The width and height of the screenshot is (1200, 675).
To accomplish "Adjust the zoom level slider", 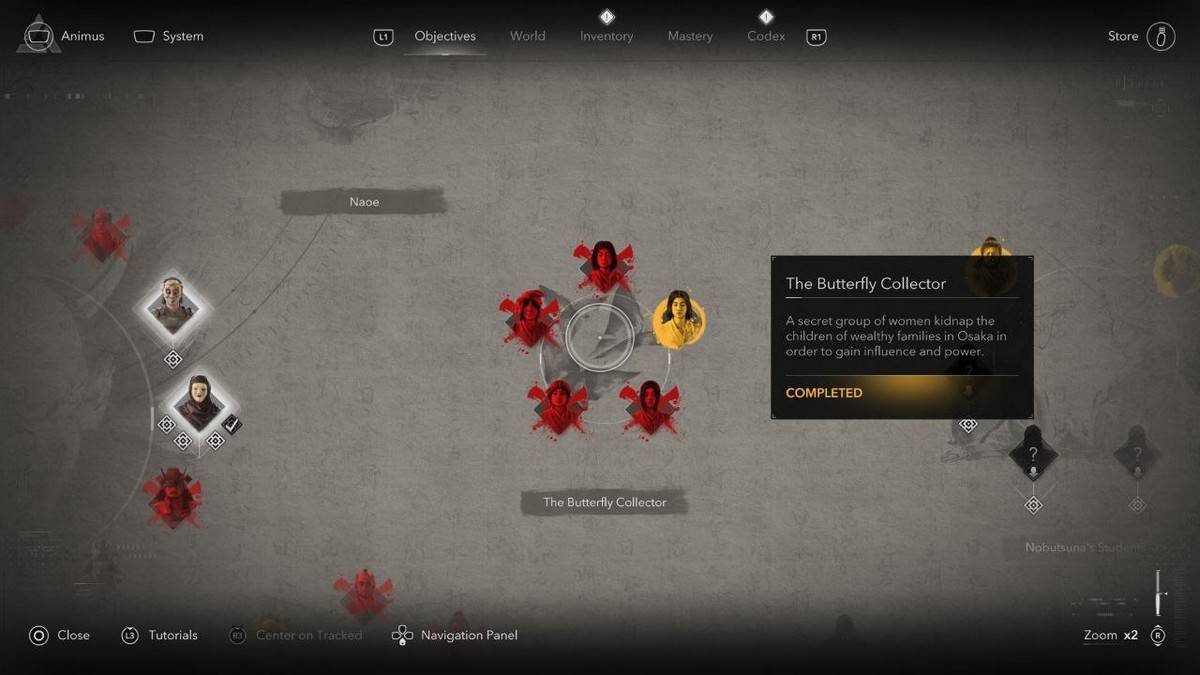I will coord(1159,593).
